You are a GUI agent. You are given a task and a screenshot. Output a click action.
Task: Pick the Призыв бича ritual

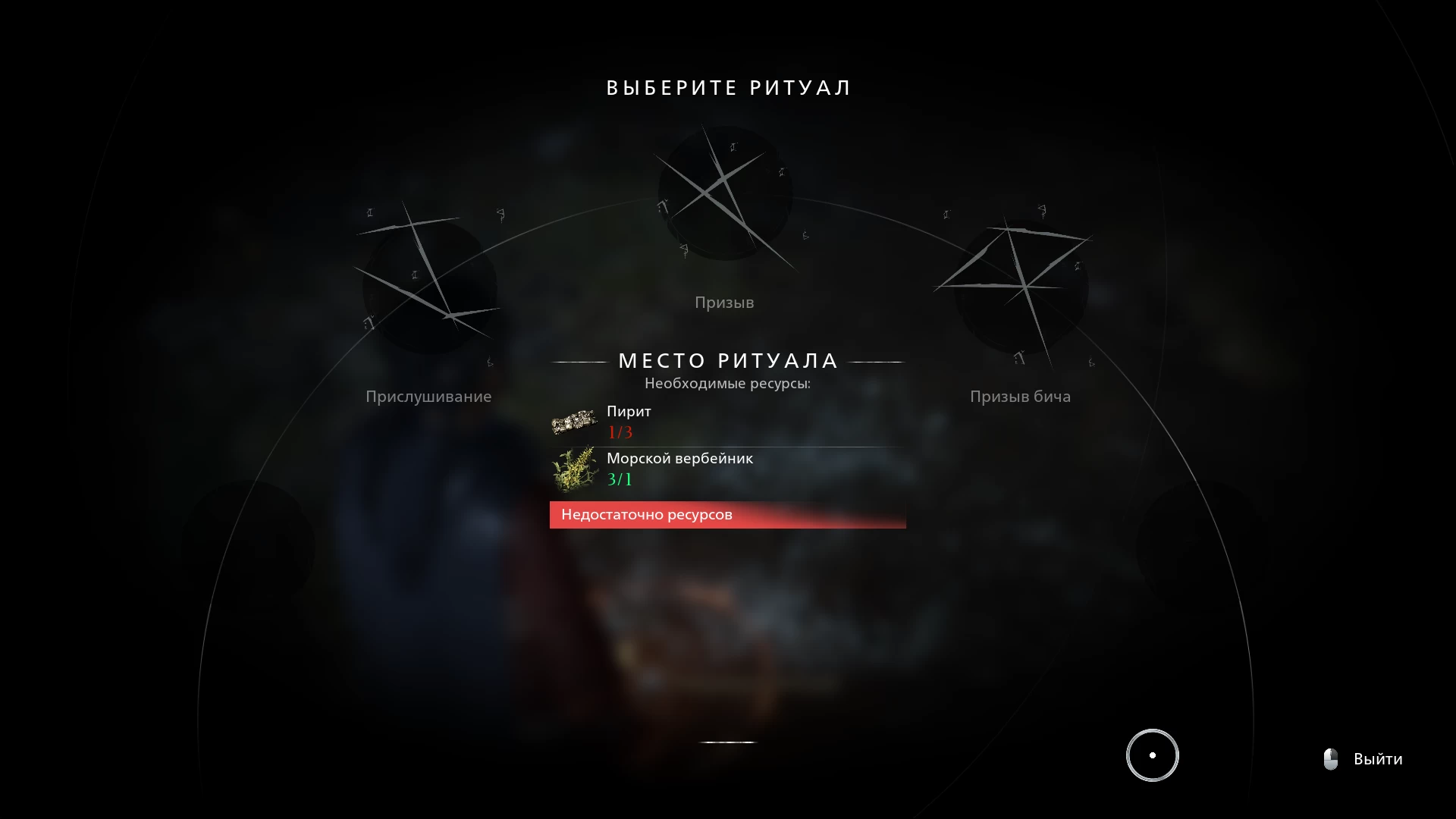click(1021, 286)
